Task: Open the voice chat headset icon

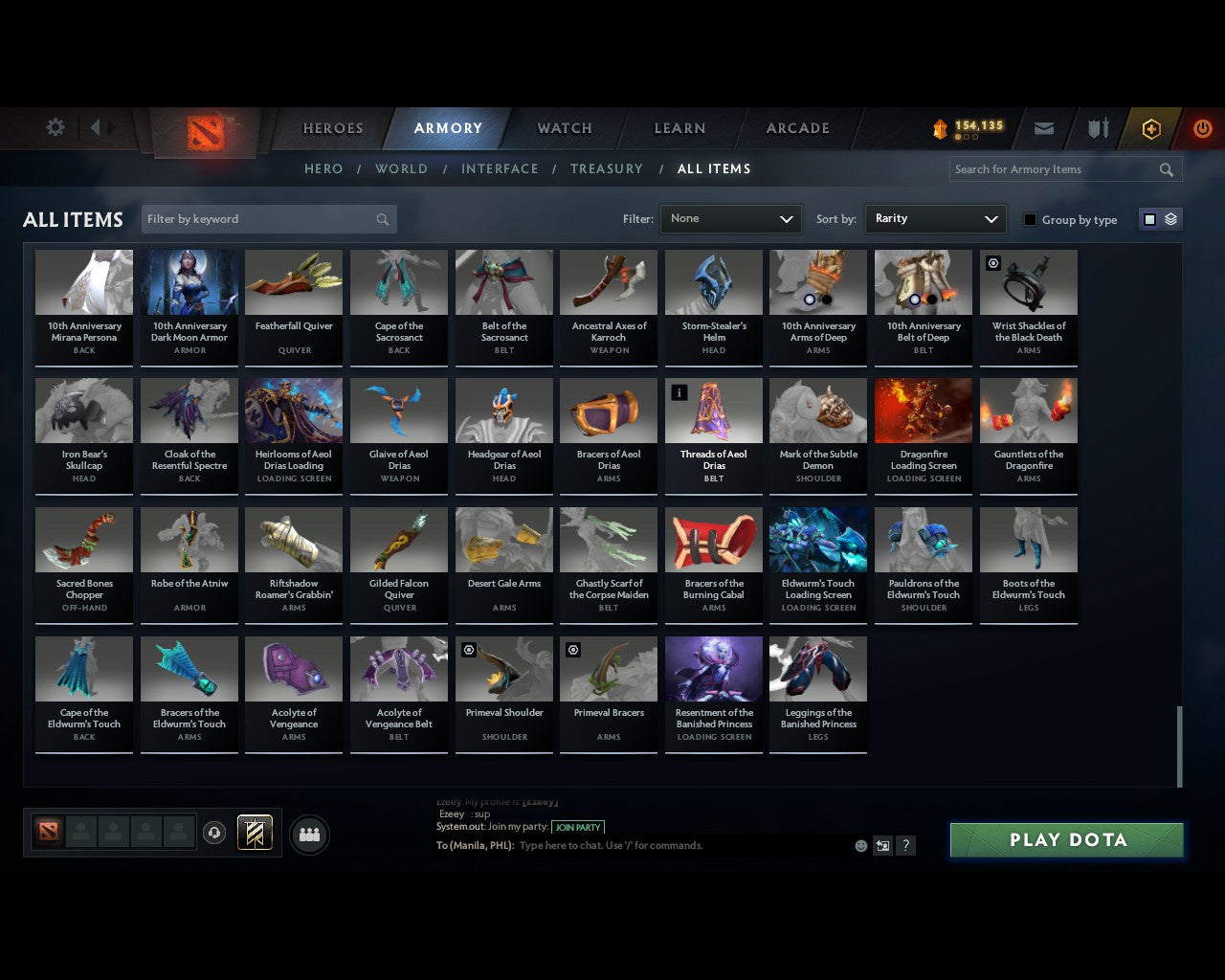Action: pos(212,834)
